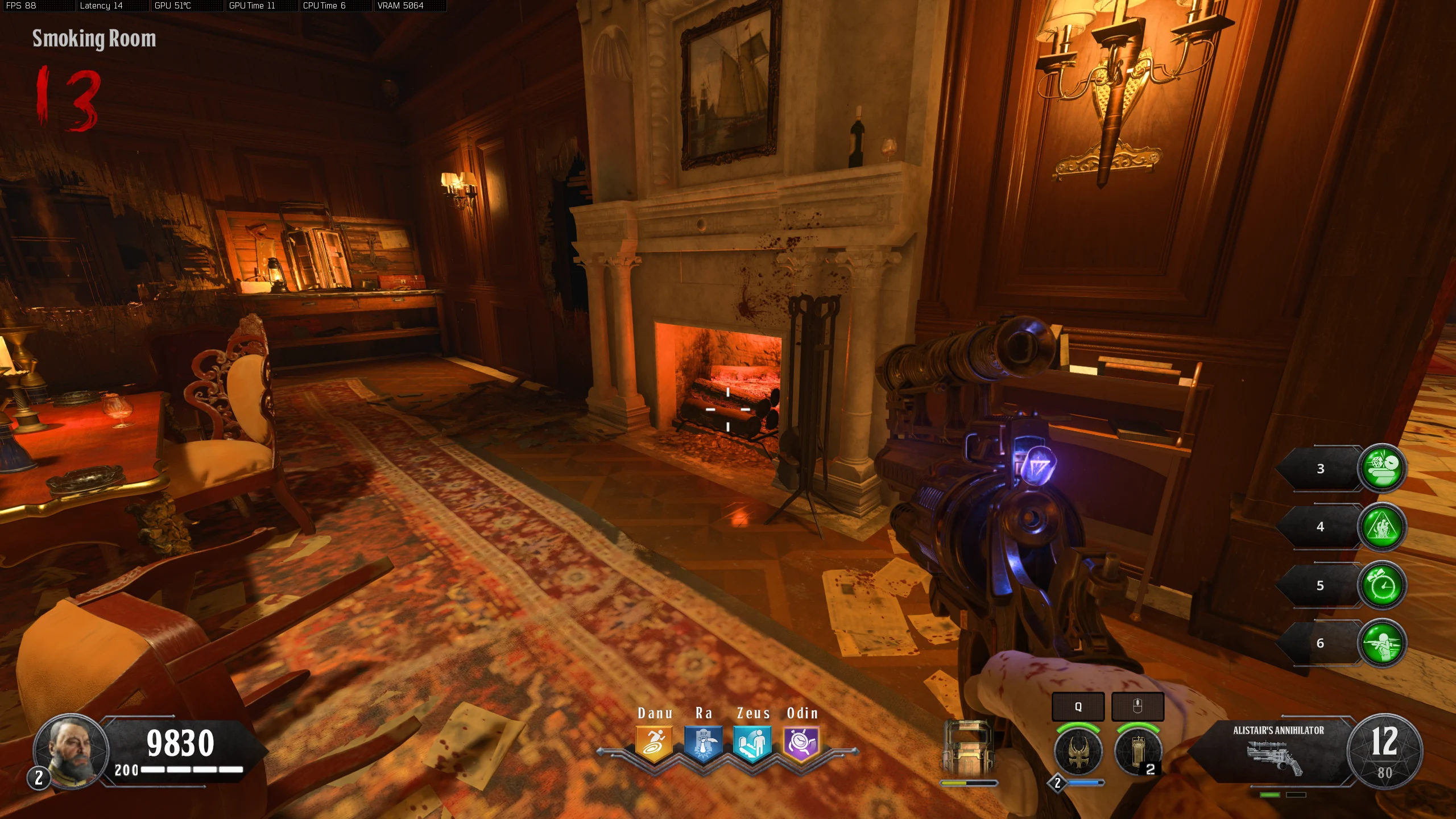Use the dice elixir in slot 3
This screenshot has width=1456, height=819.
(1381, 468)
